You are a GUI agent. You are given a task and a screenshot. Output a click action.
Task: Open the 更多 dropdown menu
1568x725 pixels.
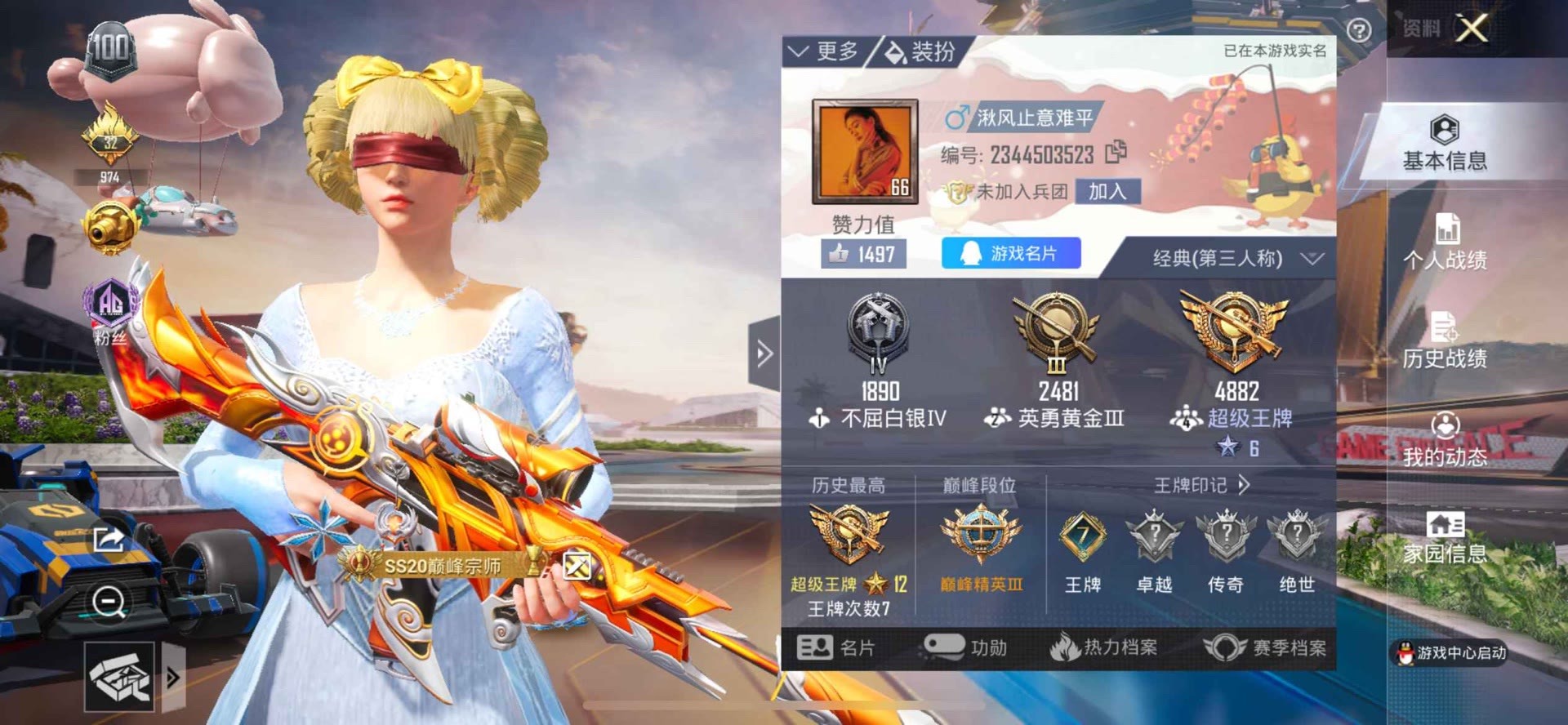tap(824, 52)
